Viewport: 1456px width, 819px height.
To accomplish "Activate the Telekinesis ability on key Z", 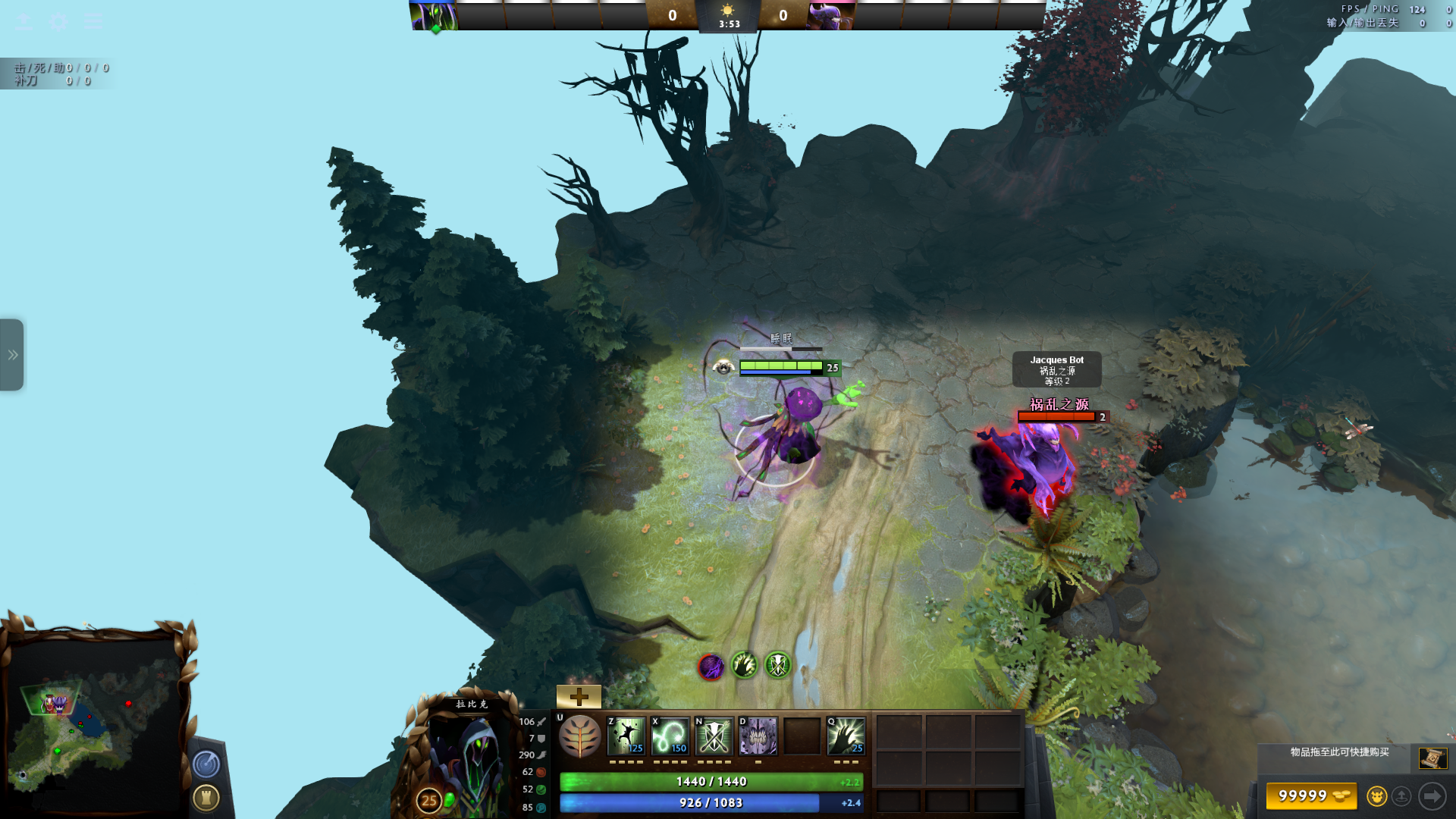I will pyautogui.click(x=626, y=736).
